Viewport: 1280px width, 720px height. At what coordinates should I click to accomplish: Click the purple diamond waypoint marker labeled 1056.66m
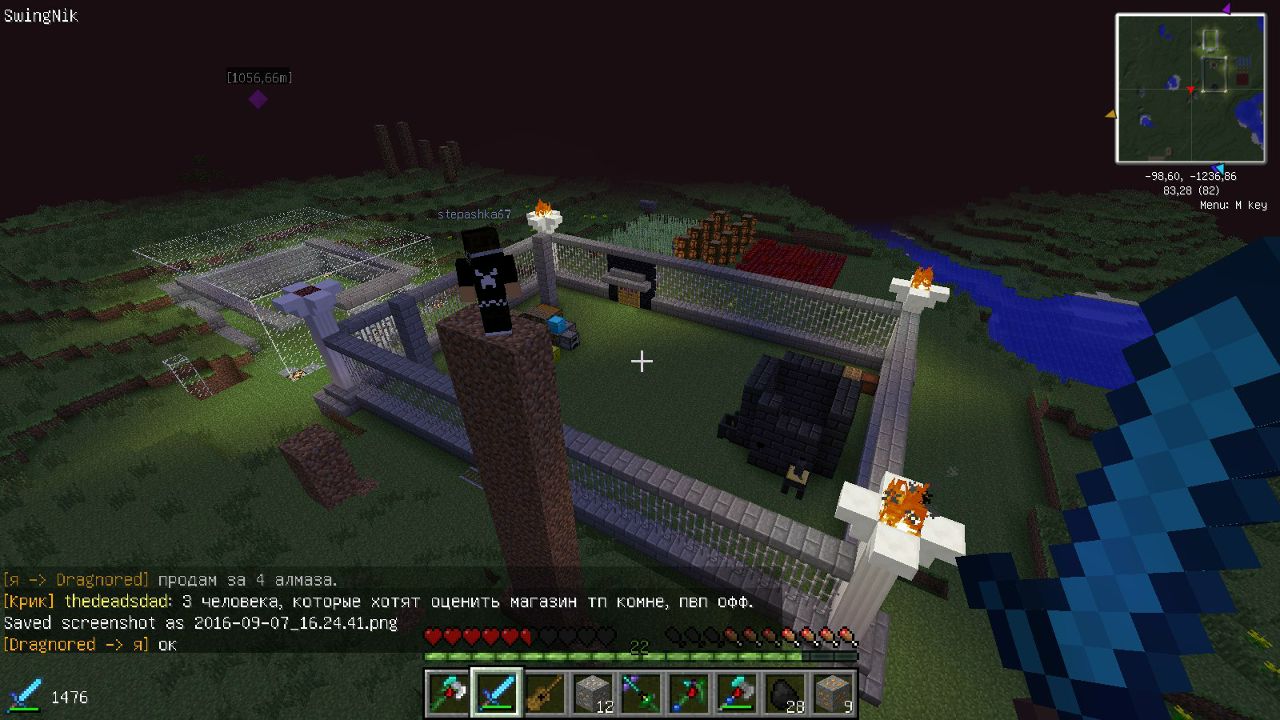(x=258, y=99)
